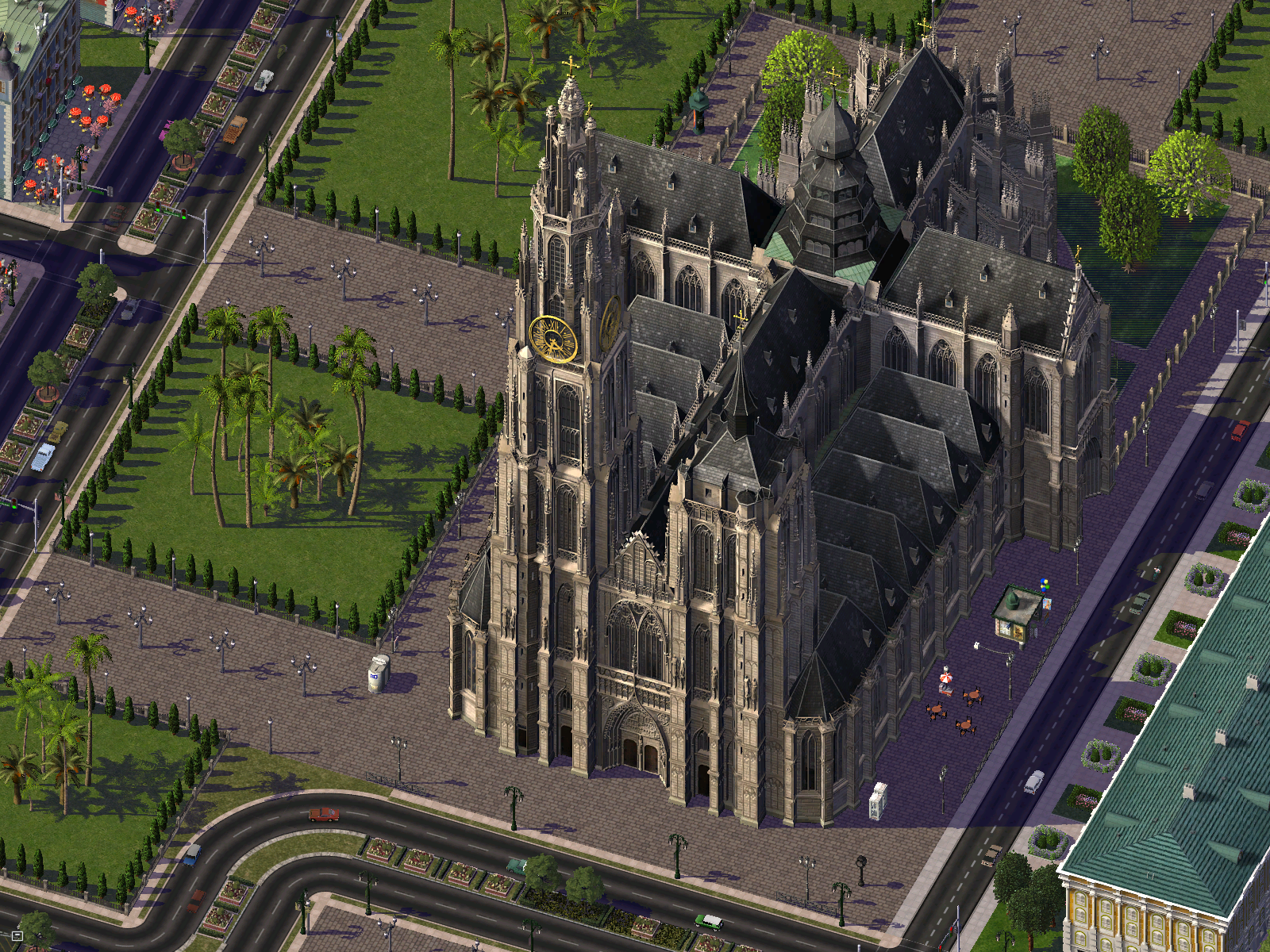Click the small show-interface box icon

(17, 936)
